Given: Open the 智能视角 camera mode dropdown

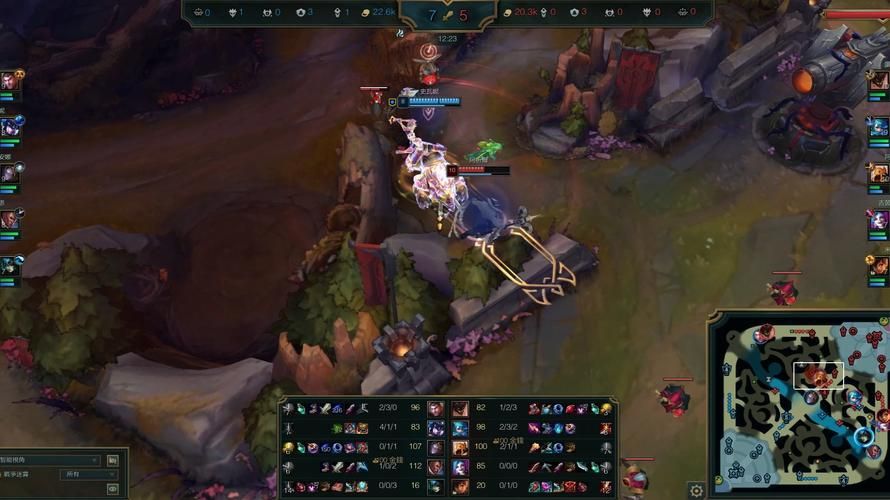Looking at the screenshot, I should pos(50,460).
